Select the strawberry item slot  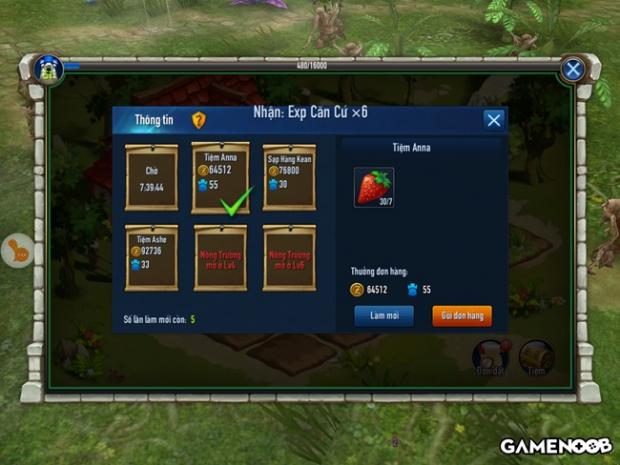[374, 188]
